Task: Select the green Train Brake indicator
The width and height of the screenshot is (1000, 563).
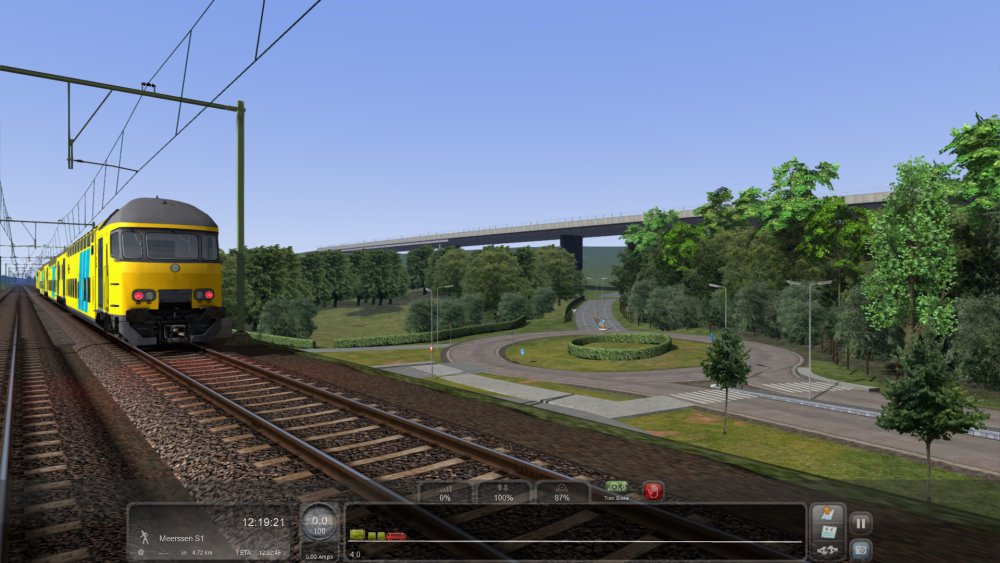Action: [616, 487]
